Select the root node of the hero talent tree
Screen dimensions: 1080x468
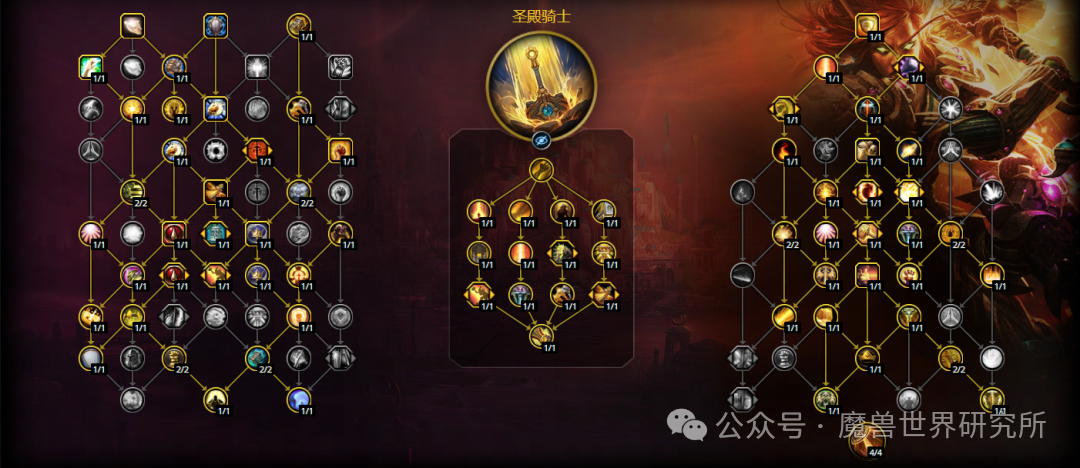point(541,168)
